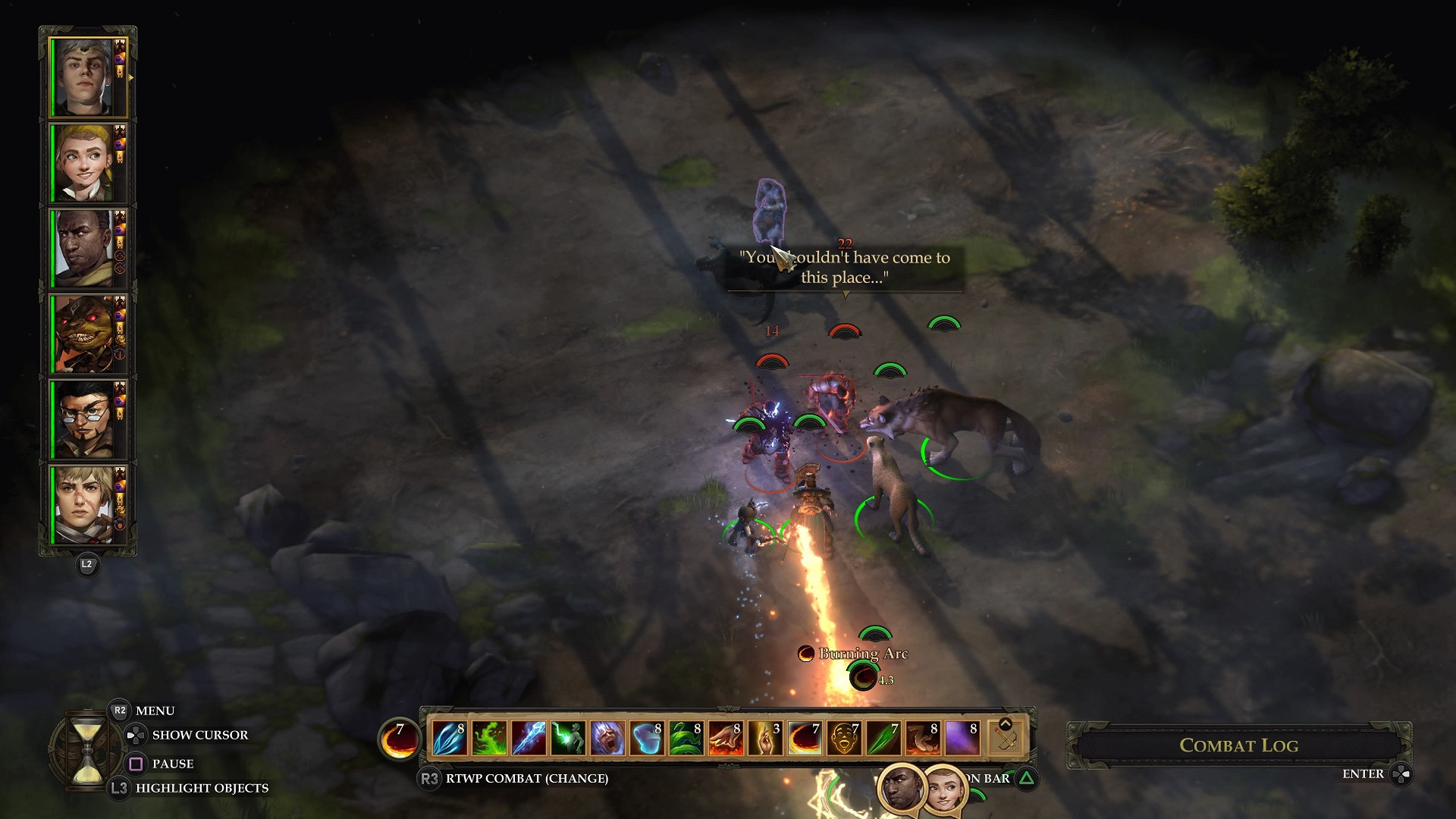Pick the party member wearing glasses
This screenshot has width=1456, height=819.
click(x=84, y=419)
